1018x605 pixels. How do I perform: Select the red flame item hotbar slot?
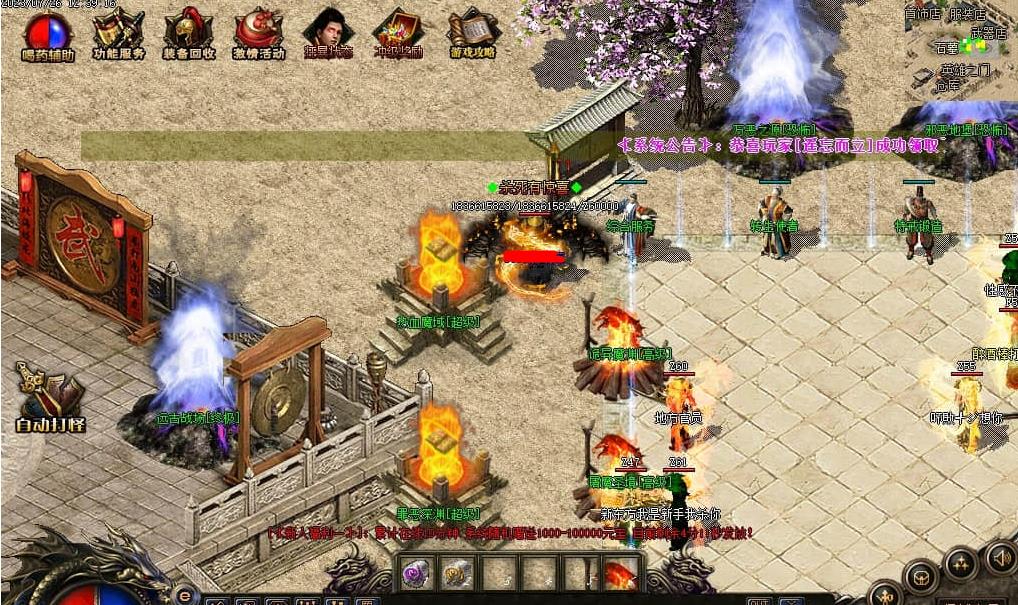[619, 574]
